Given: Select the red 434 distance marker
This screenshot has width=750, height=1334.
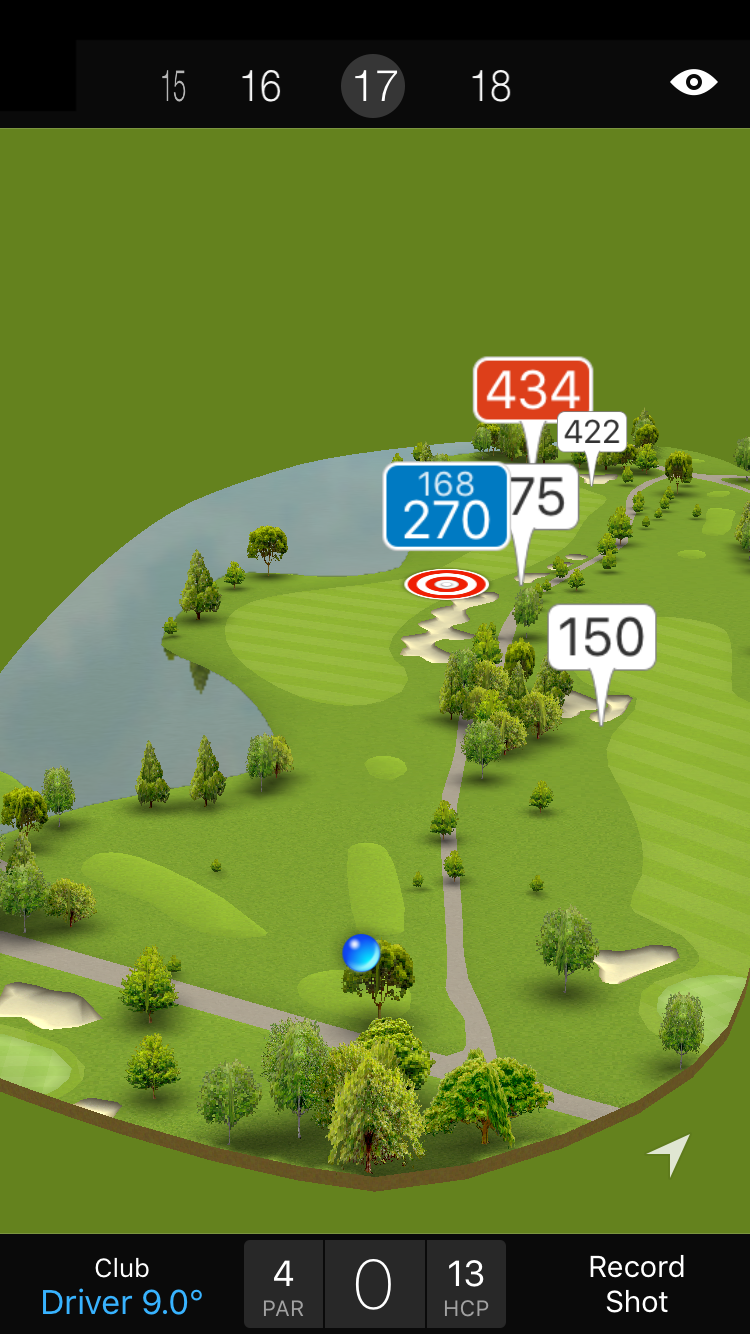Looking at the screenshot, I should point(533,390).
